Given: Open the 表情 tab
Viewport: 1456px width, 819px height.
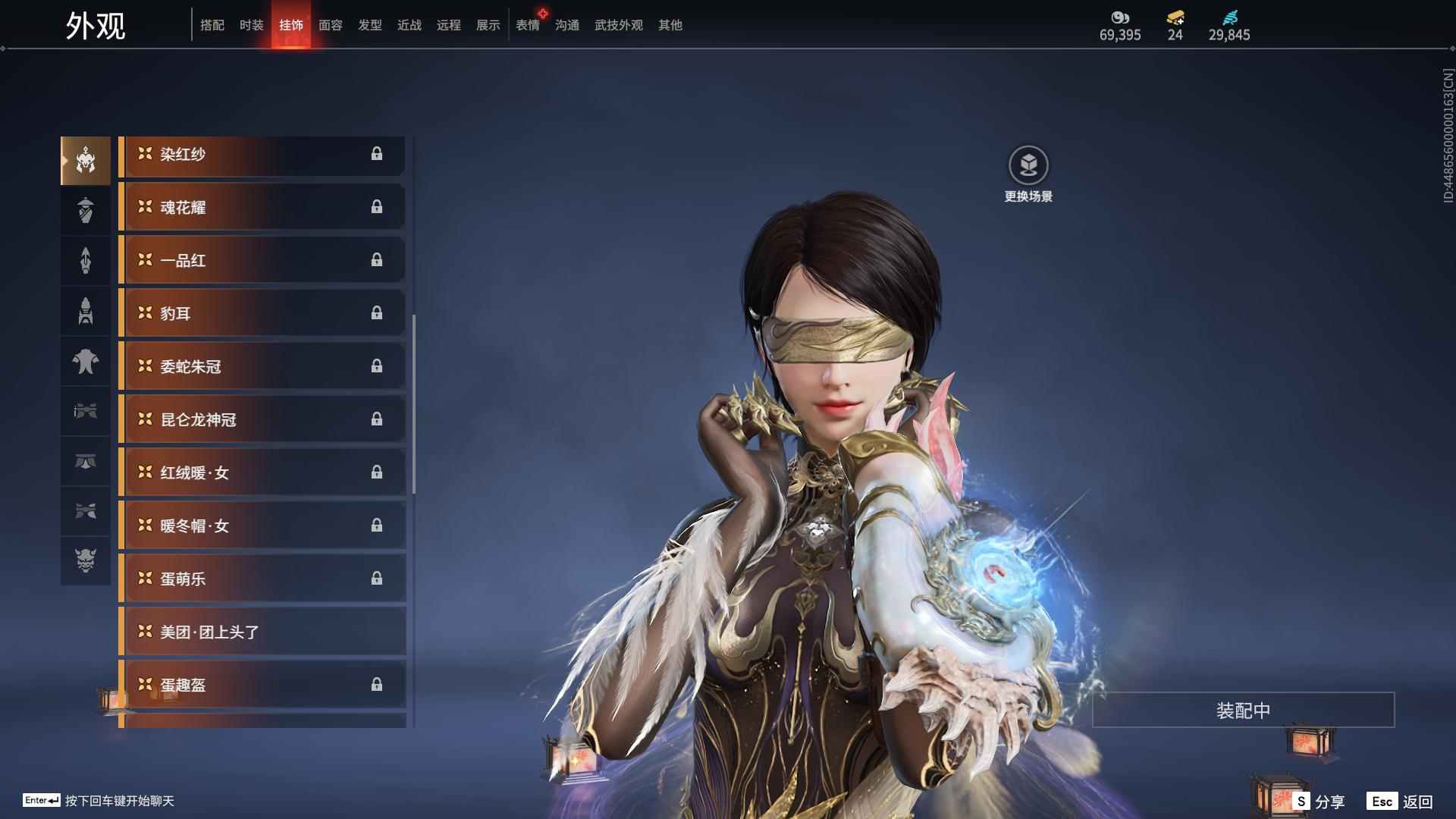Looking at the screenshot, I should 528,25.
